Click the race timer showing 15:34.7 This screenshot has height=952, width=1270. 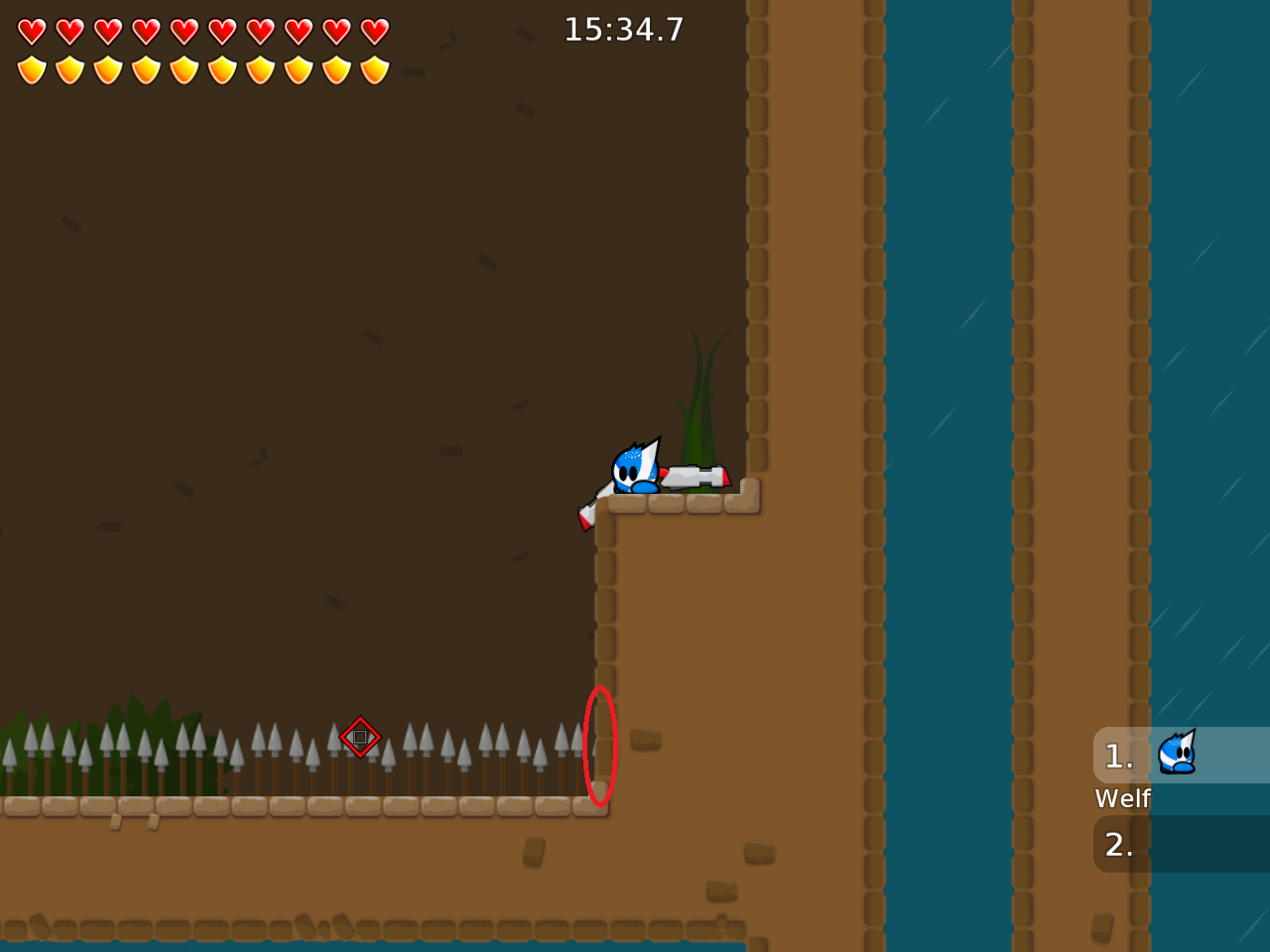tap(623, 29)
